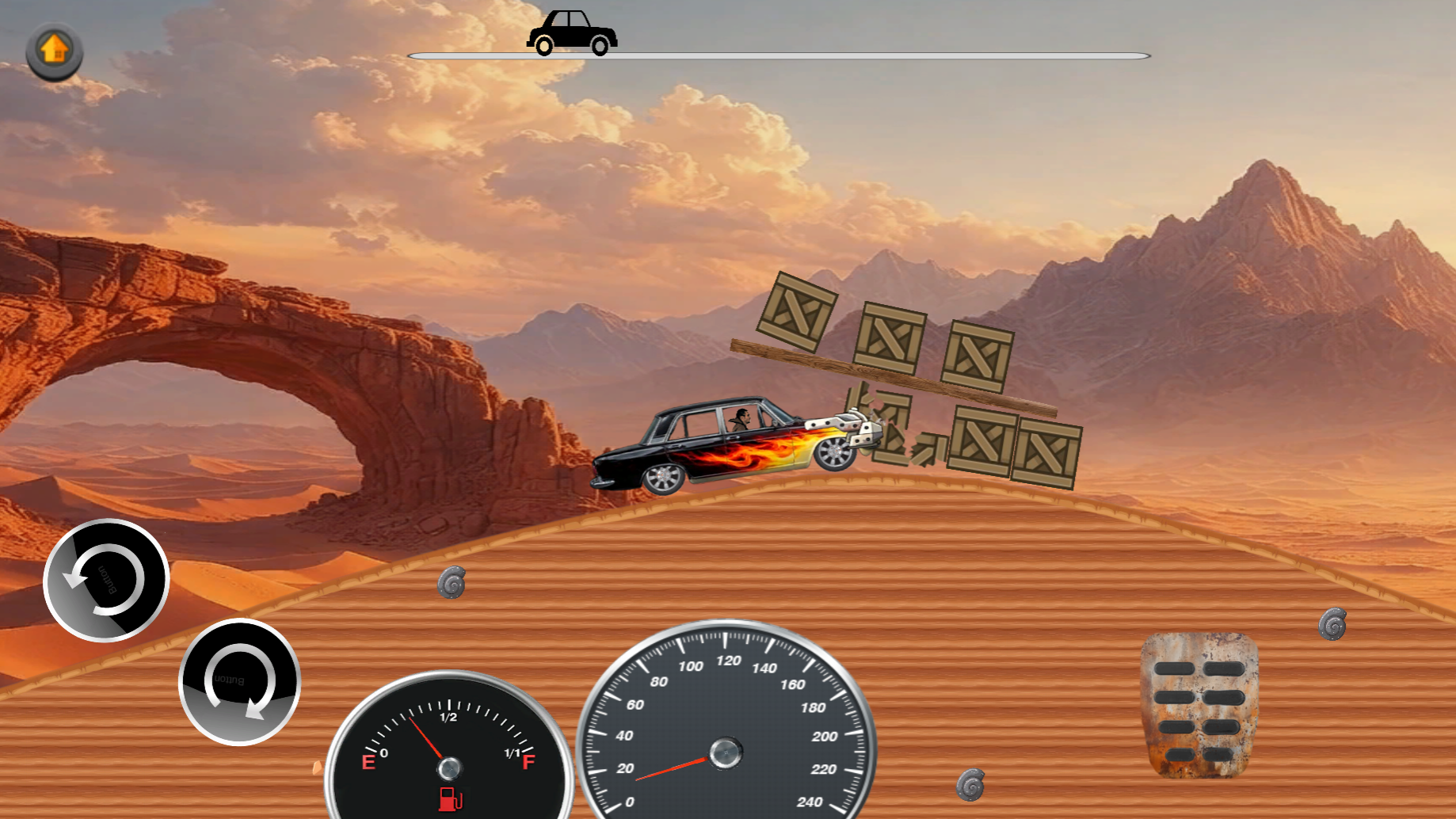The height and width of the screenshot is (819, 1456).
Task: Click the fuel pump icon on fuel gauge
Action: 448,801
